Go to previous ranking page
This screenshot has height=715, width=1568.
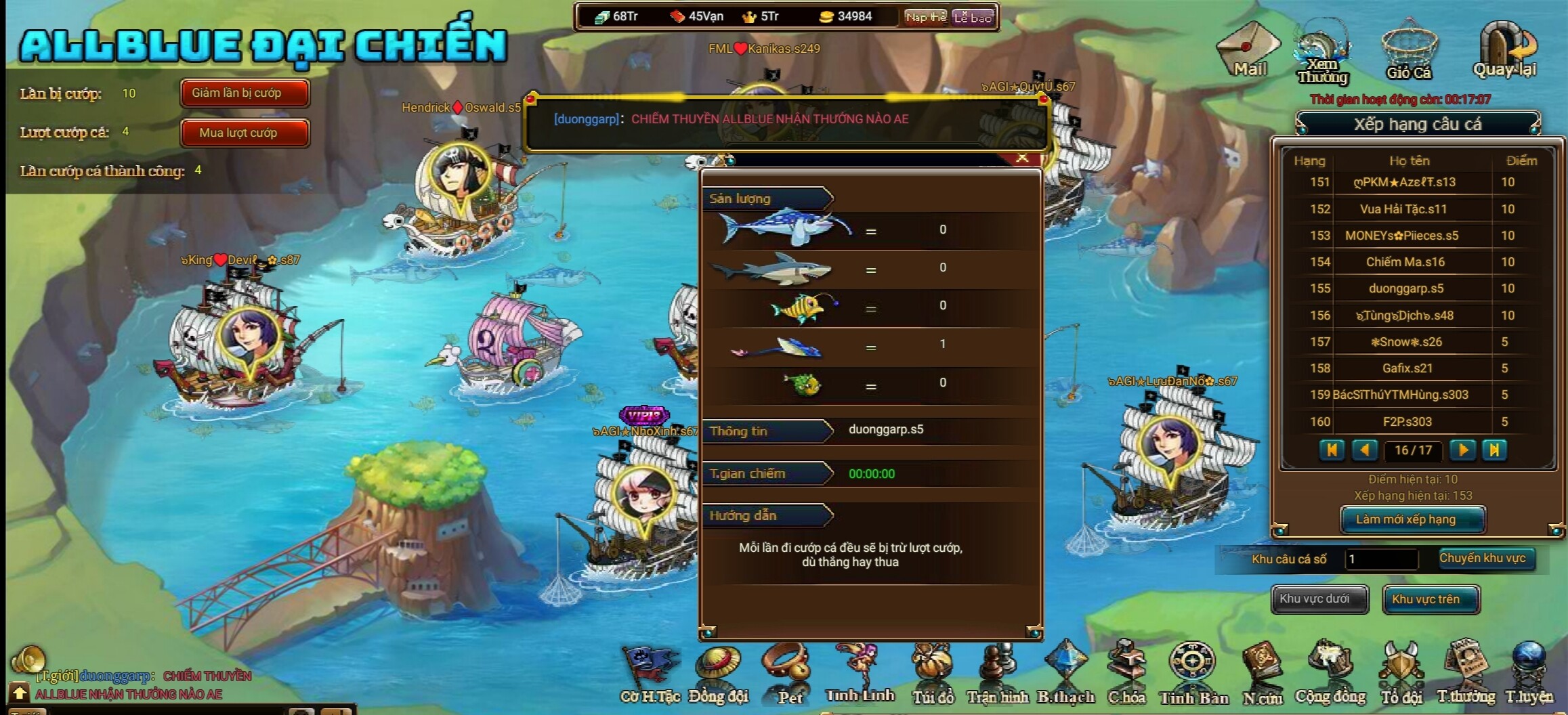(1364, 450)
